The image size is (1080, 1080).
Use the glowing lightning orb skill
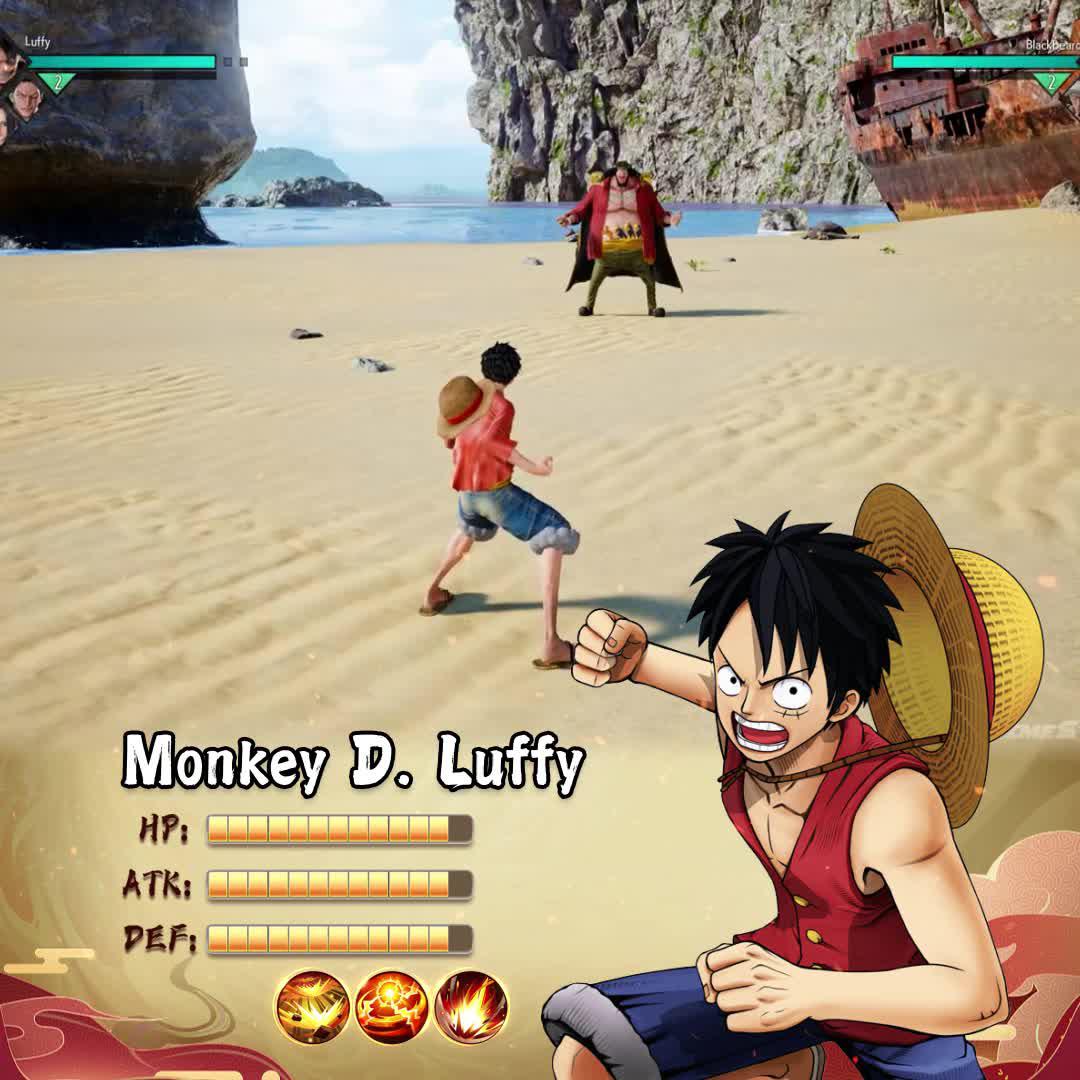point(391,1007)
